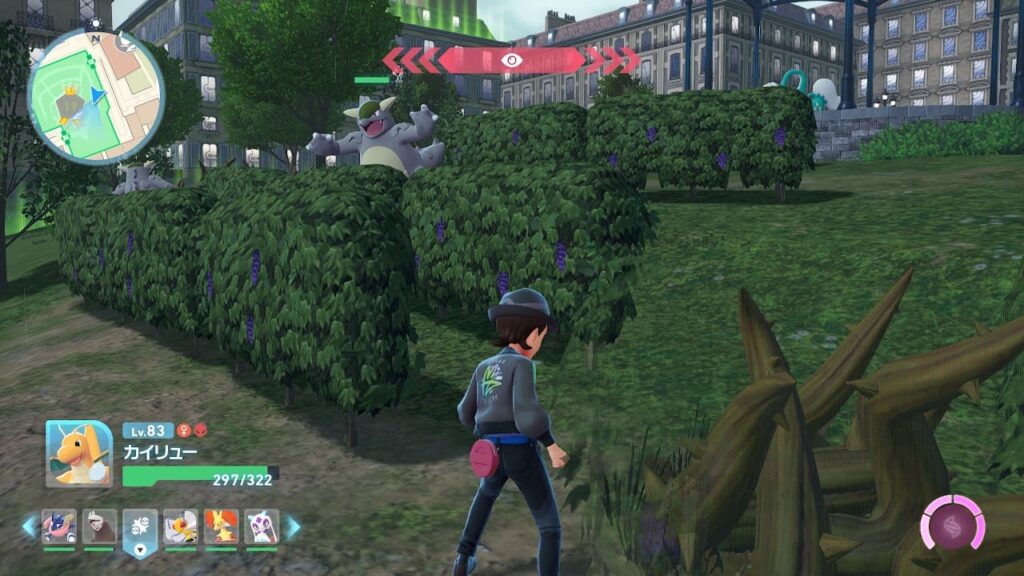Viewport: 1024px width, 576px height.
Task: Select the yellow winged Pokémon party slot
Action: pyautogui.click(x=180, y=526)
